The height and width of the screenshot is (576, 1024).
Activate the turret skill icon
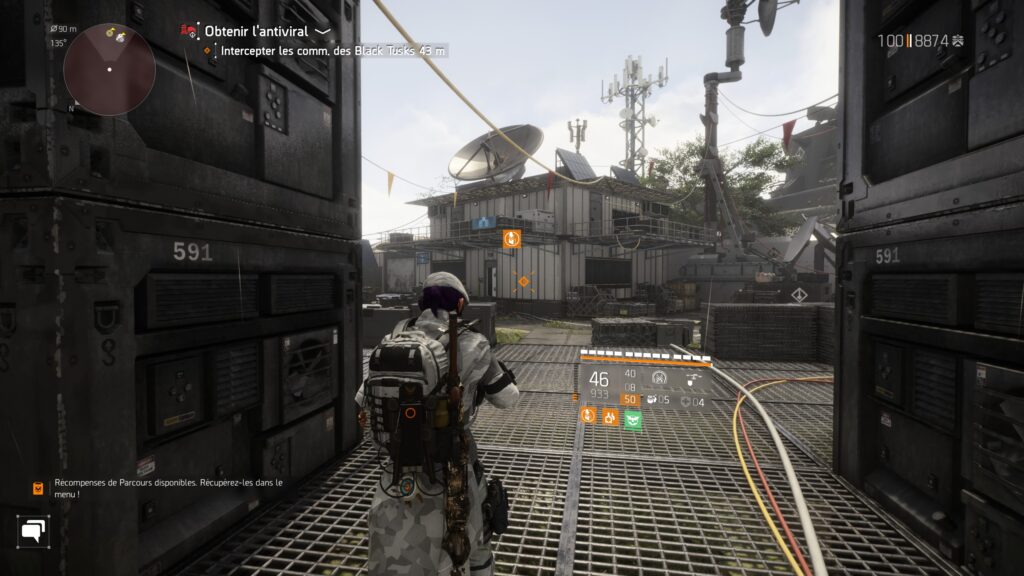tap(657, 378)
